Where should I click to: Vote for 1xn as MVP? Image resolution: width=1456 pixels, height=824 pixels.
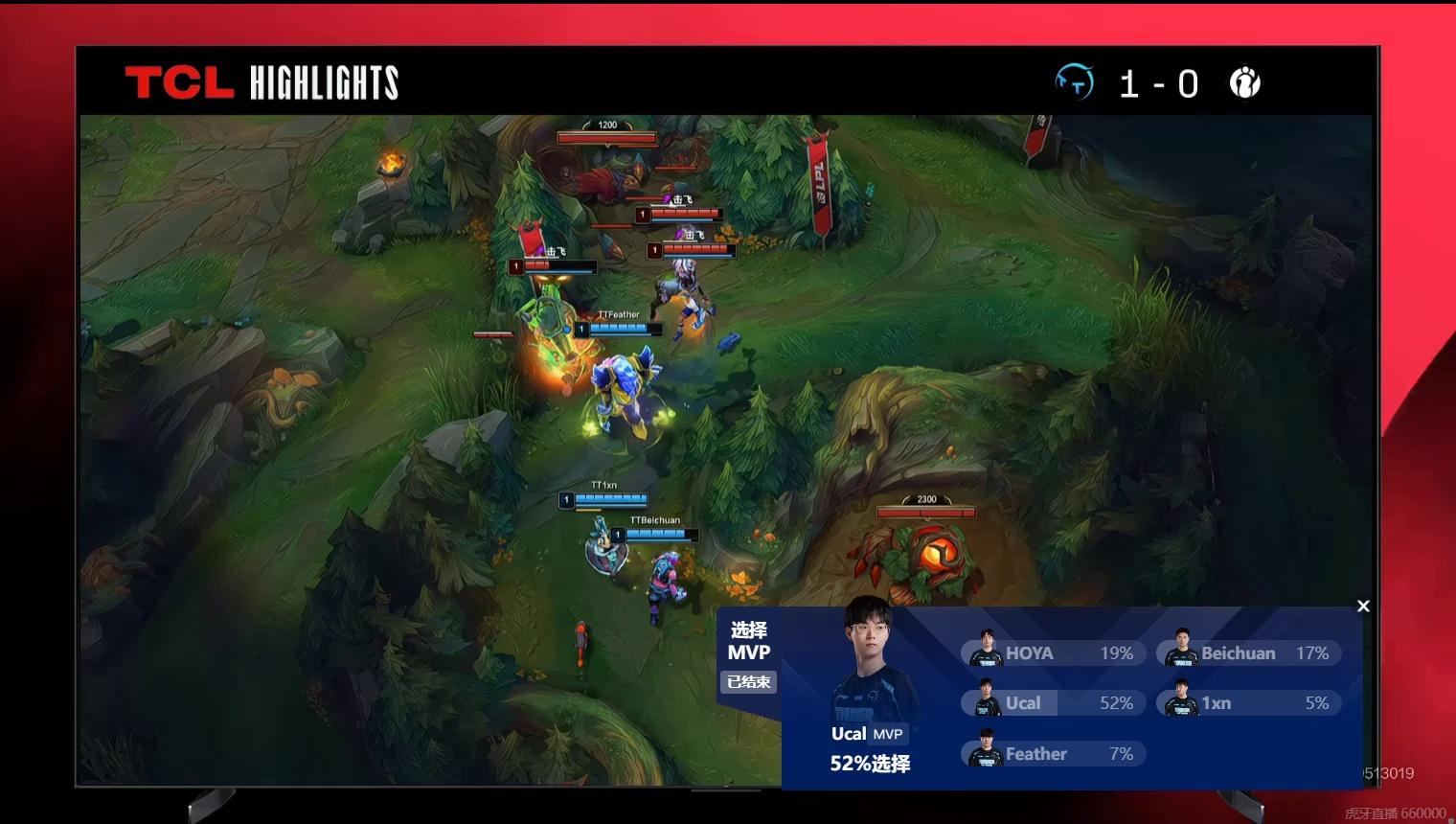(1248, 703)
